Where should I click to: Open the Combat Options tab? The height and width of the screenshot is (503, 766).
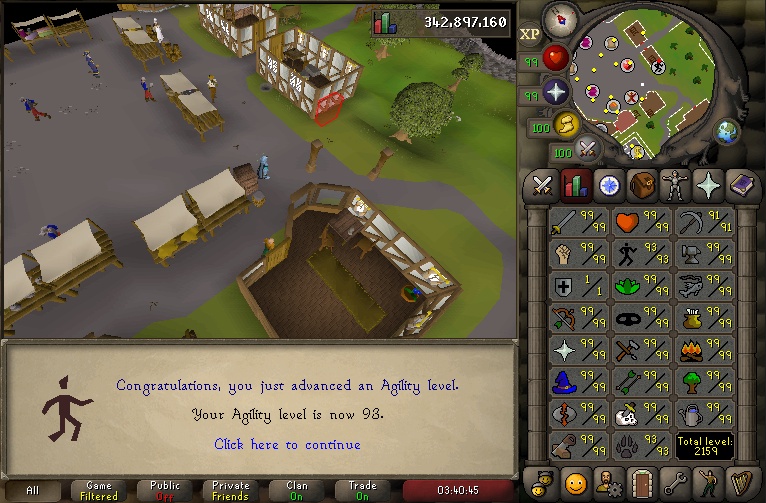pos(543,185)
